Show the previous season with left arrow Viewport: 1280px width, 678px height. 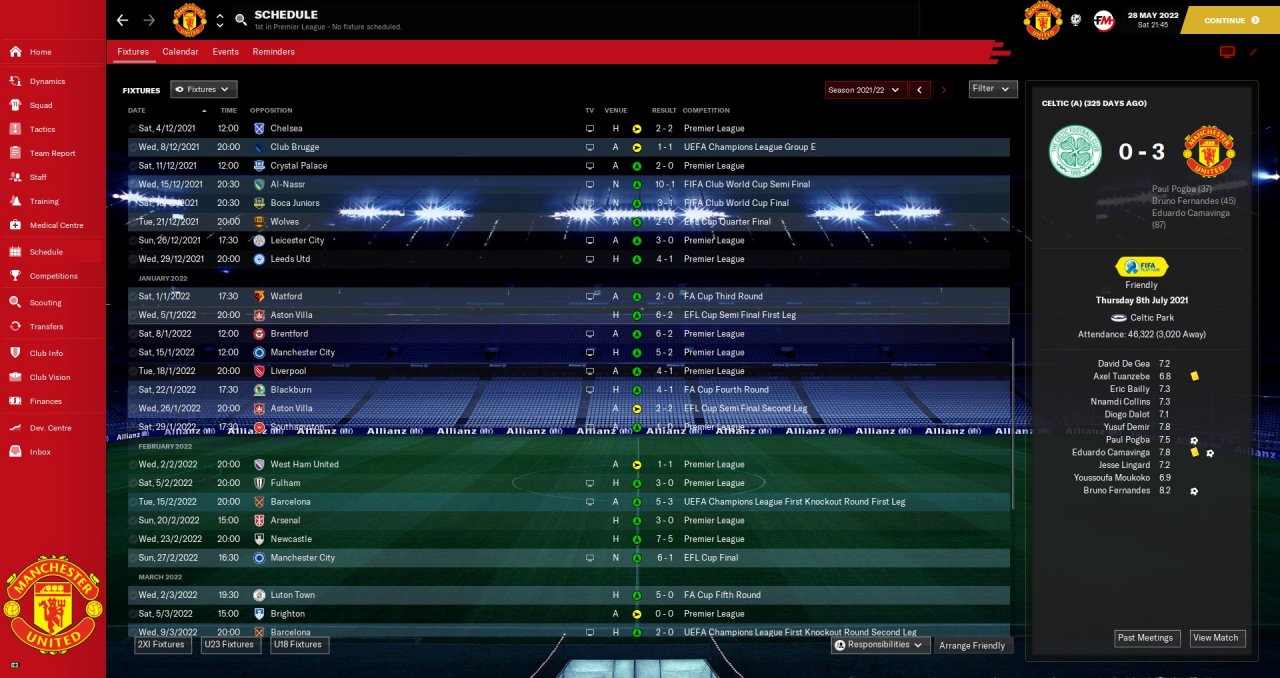[x=920, y=90]
